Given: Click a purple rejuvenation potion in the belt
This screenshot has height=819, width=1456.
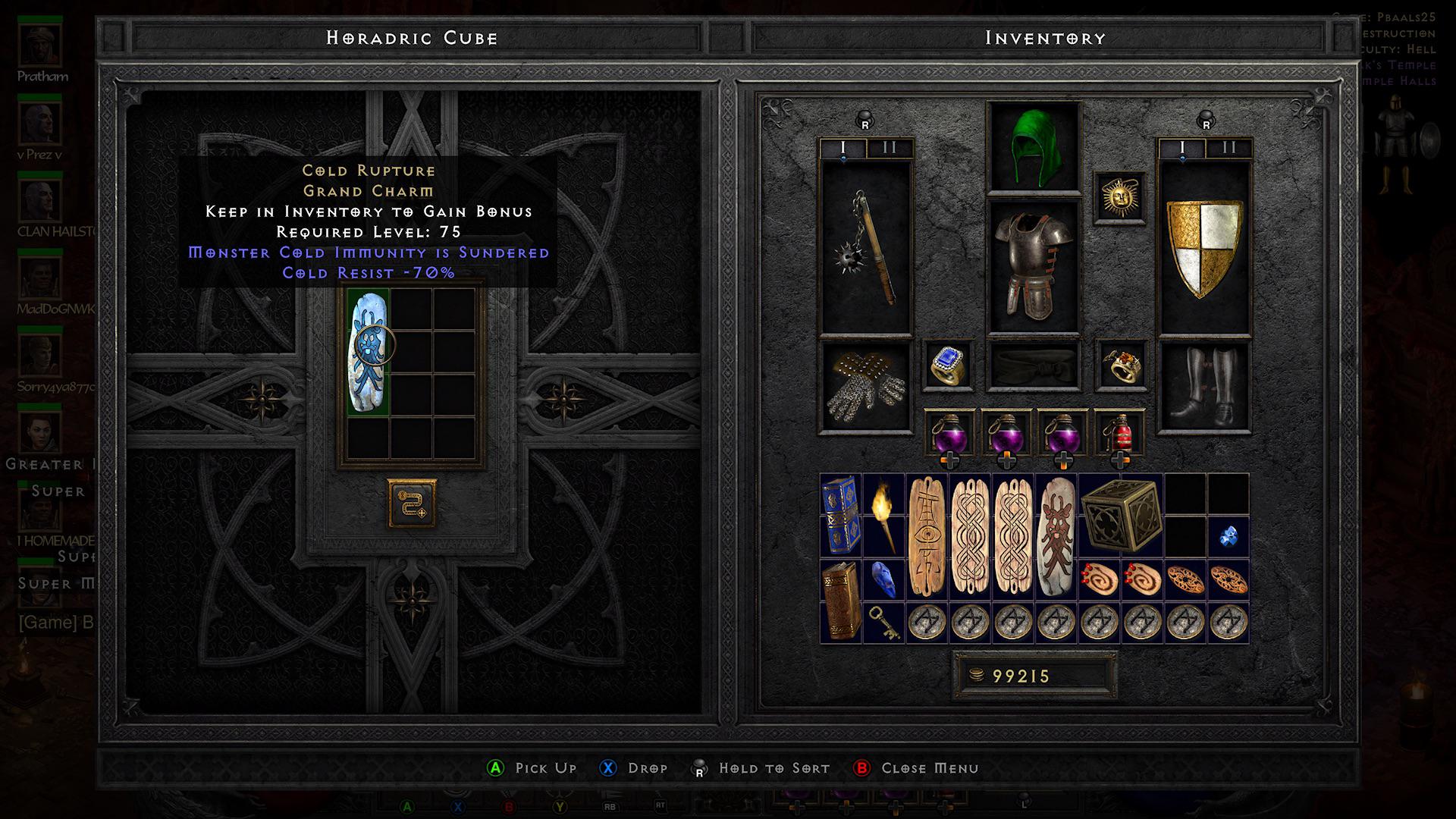Looking at the screenshot, I should 952,432.
